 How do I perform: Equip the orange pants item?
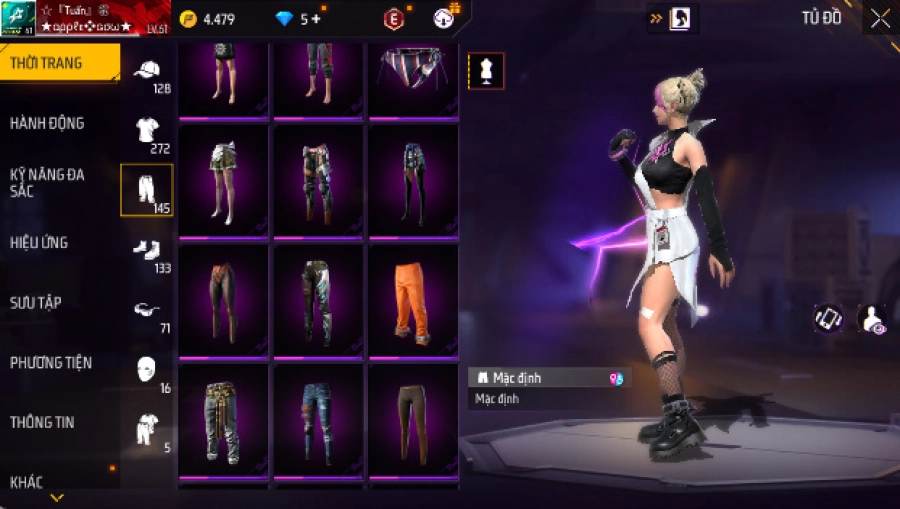click(x=412, y=300)
